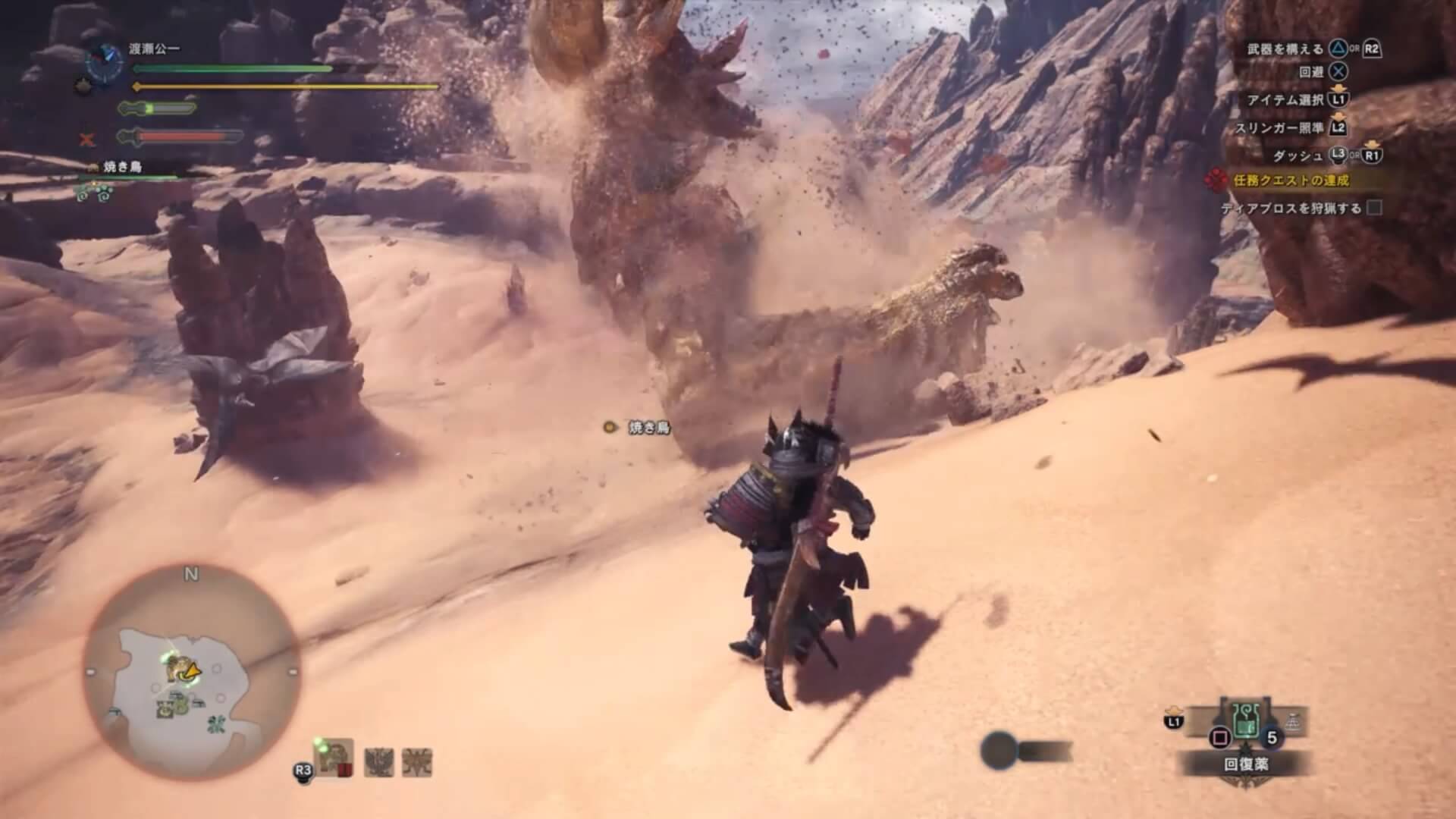Click the orange player arrow on the minimap
This screenshot has height=819, width=1456.
pyautogui.click(x=193, y=670)
